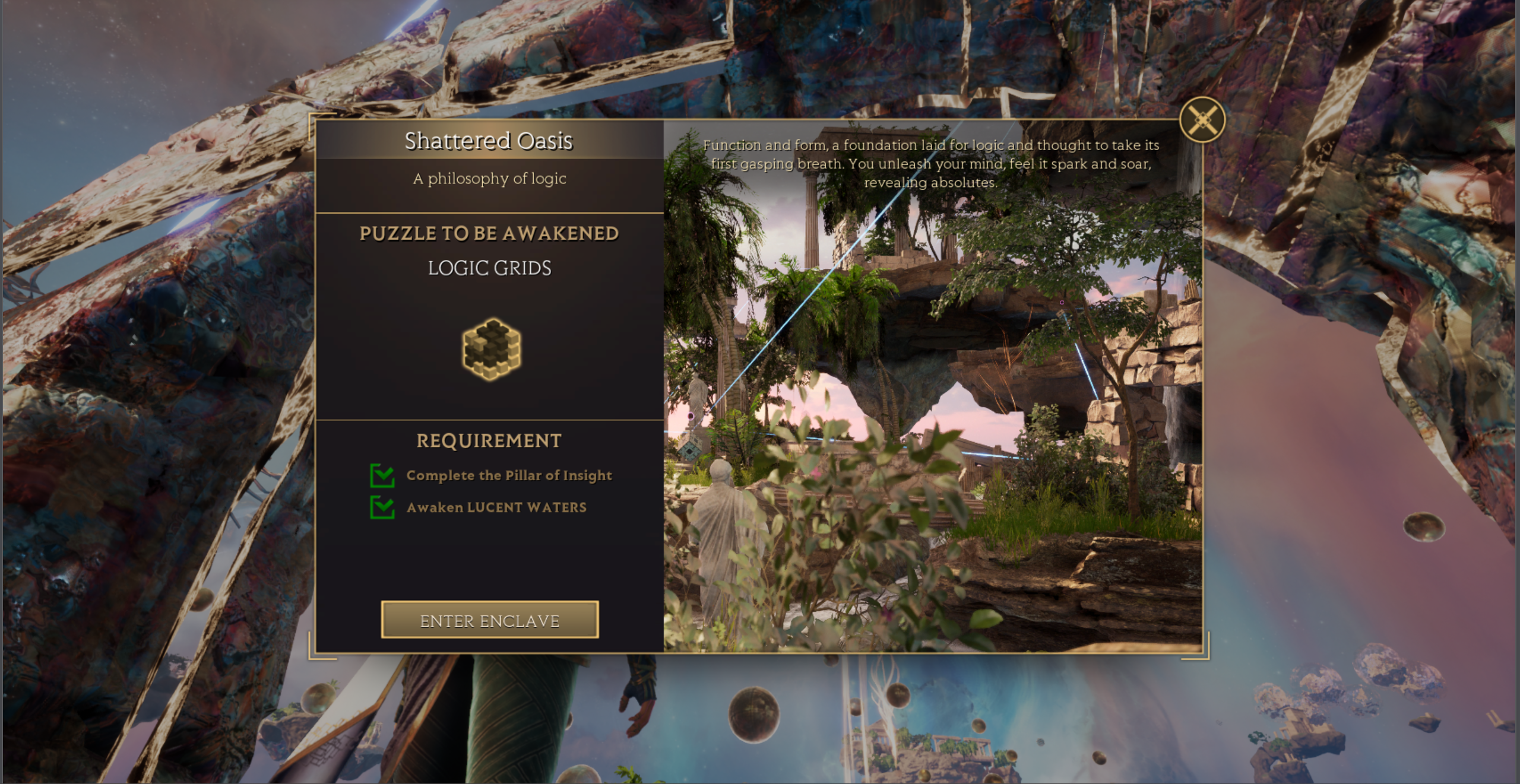Close the Shattered Oasis dialog
Image resolution: width=1520 pixels, height=784 pixels.
pos(1202,120)
